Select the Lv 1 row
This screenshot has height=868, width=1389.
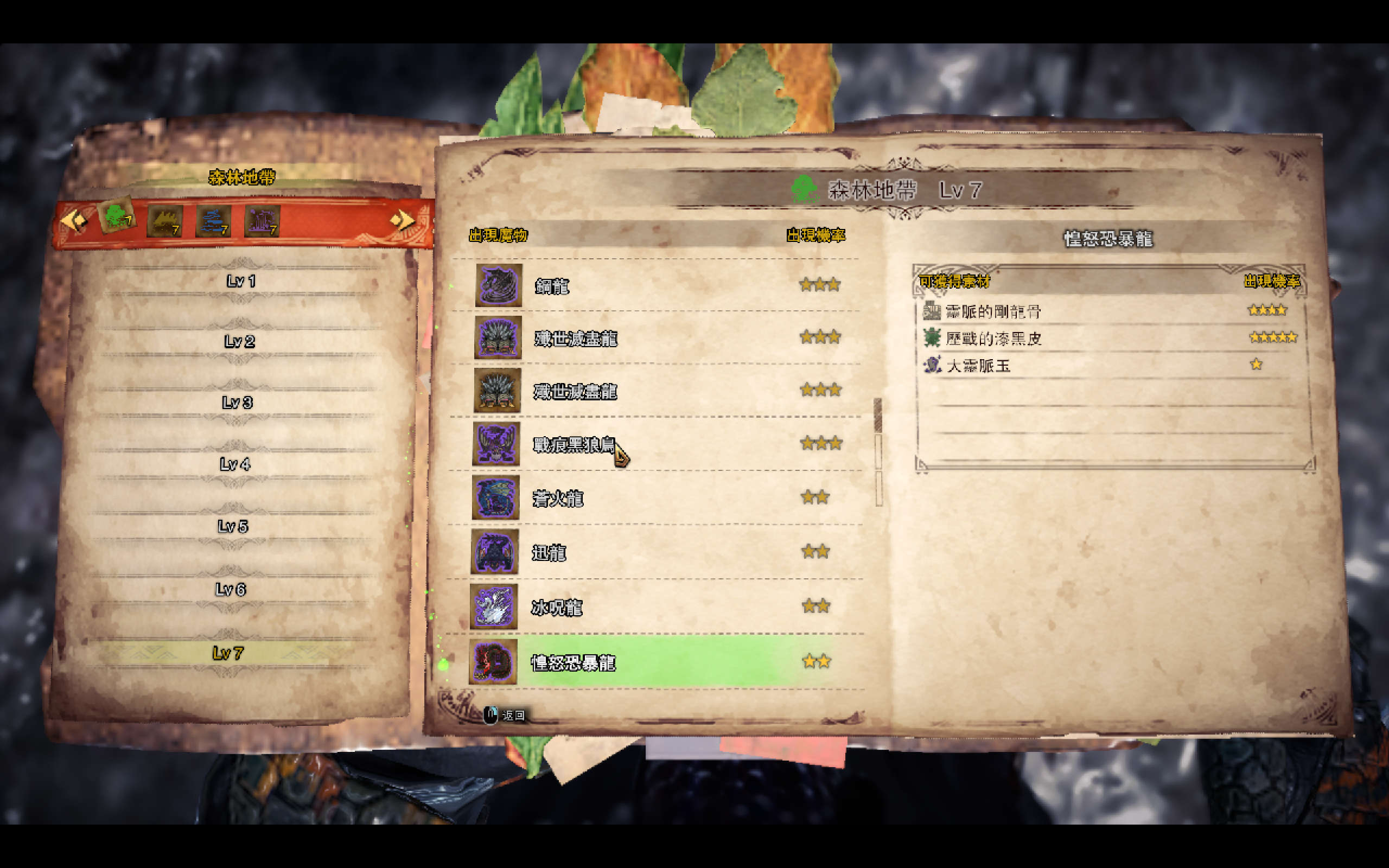(240, 282)
